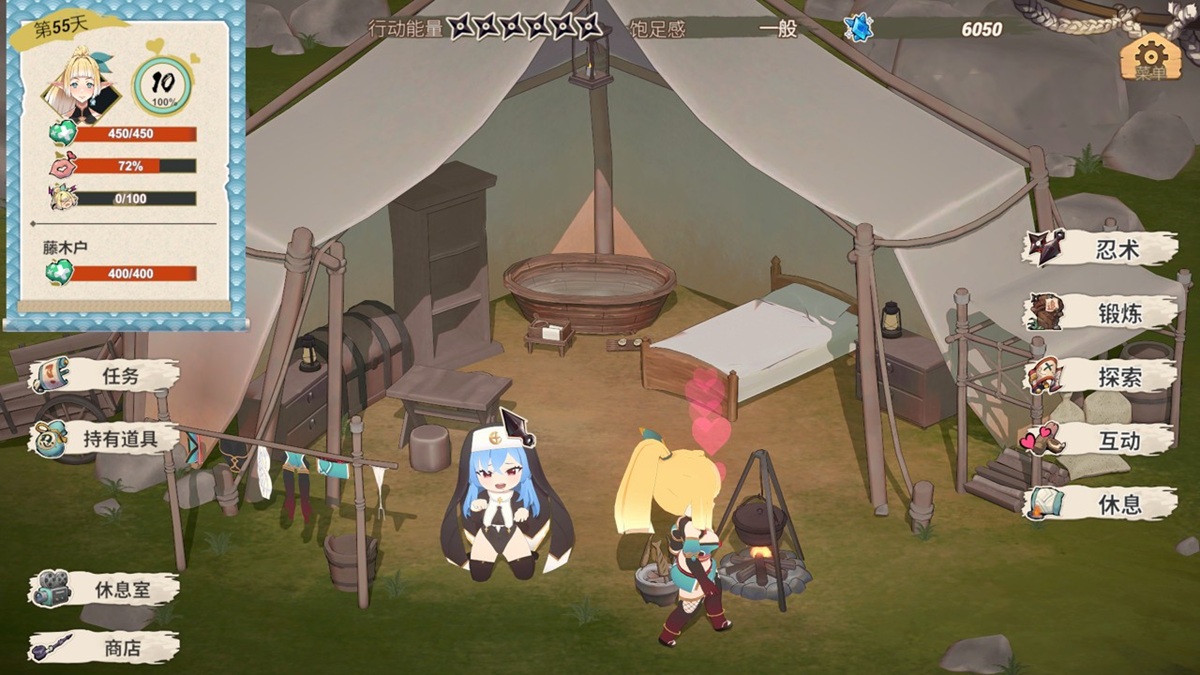This screenshot has width=1200, height=675.
Task: Open the 忍术 ninjutsu menu
Action: tap(1100, 249)
